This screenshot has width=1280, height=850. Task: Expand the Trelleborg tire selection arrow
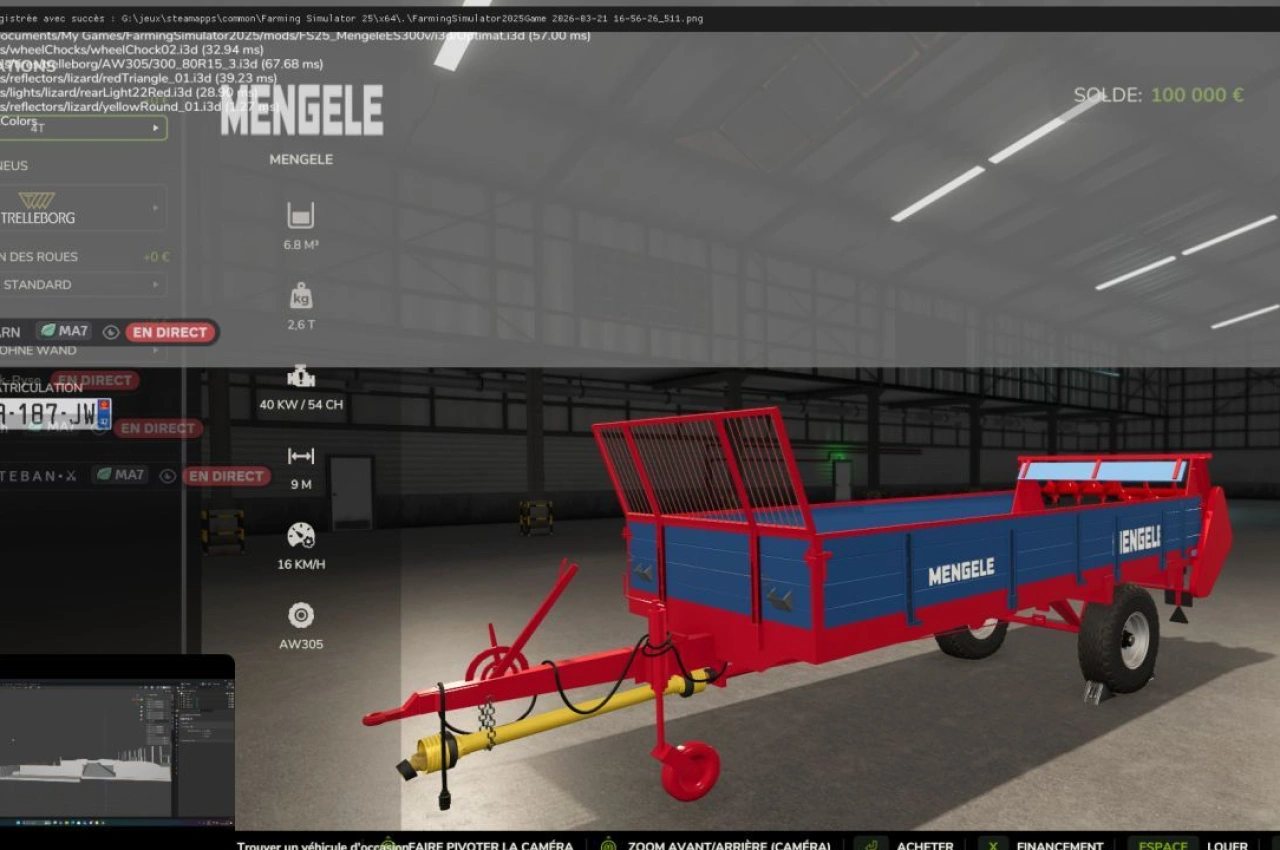click(x=155, y=207)
